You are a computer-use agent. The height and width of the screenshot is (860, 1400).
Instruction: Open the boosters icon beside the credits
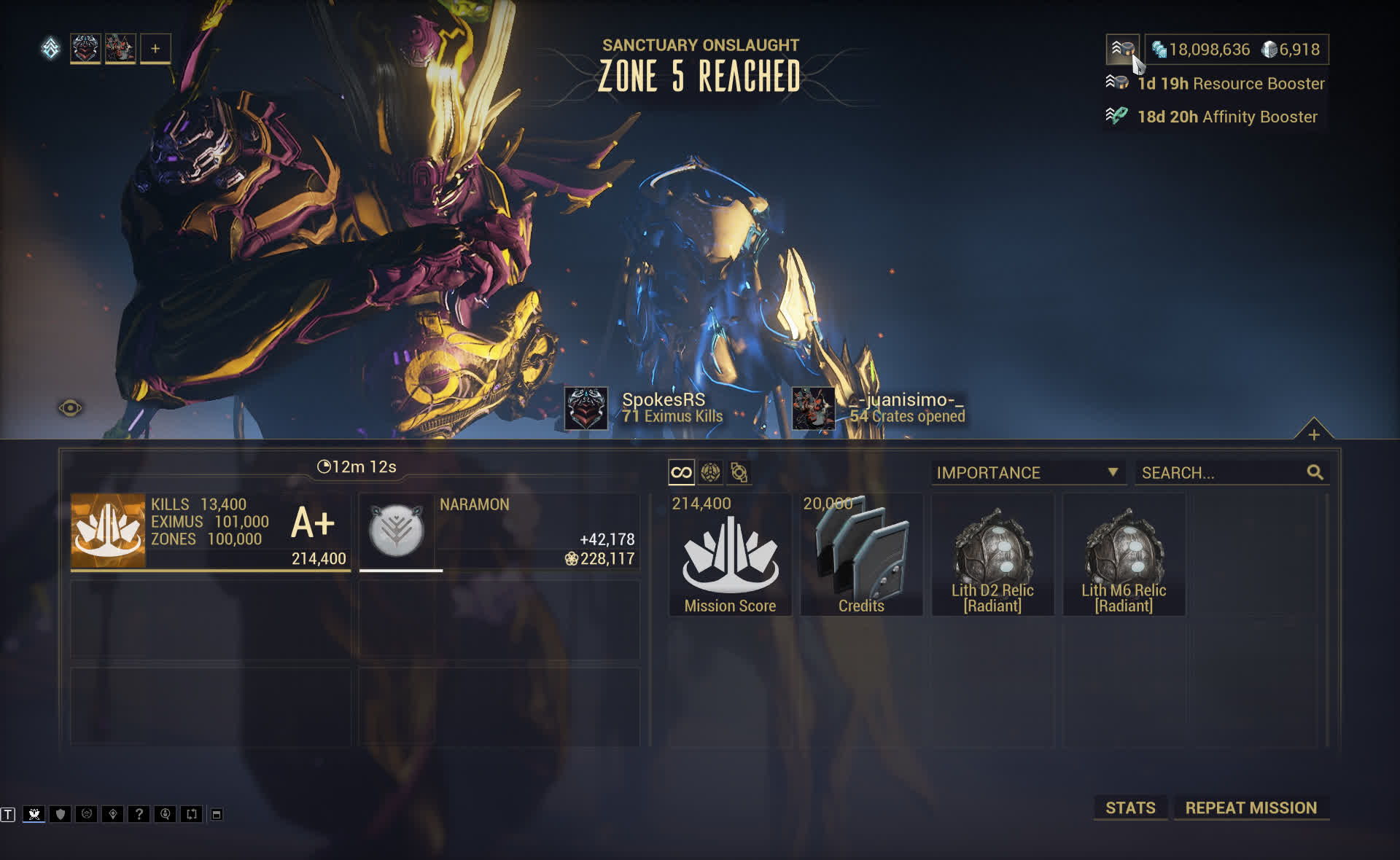pos(1122,49)
